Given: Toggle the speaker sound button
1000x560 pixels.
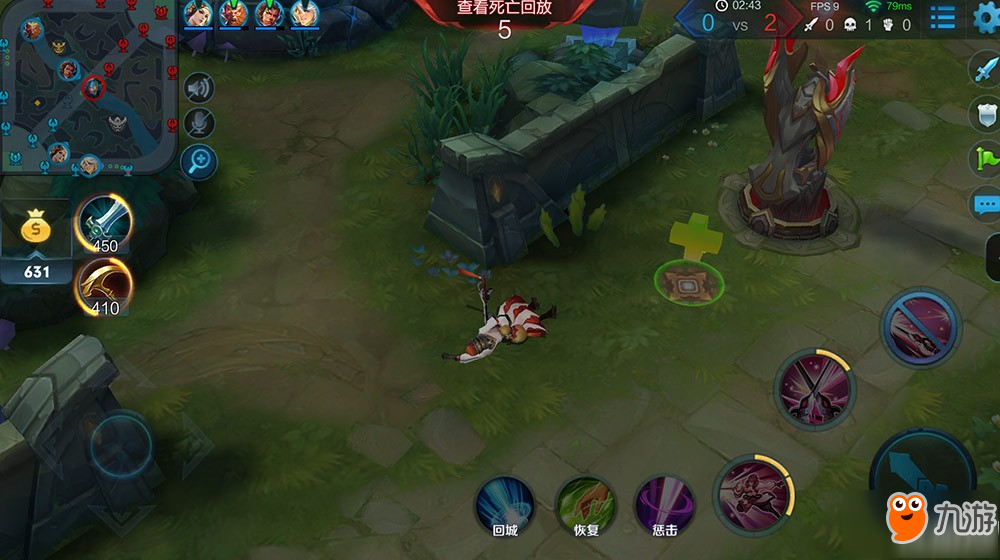Looking at the screenshot, I should pyautogui.click(x=199, y=88).
